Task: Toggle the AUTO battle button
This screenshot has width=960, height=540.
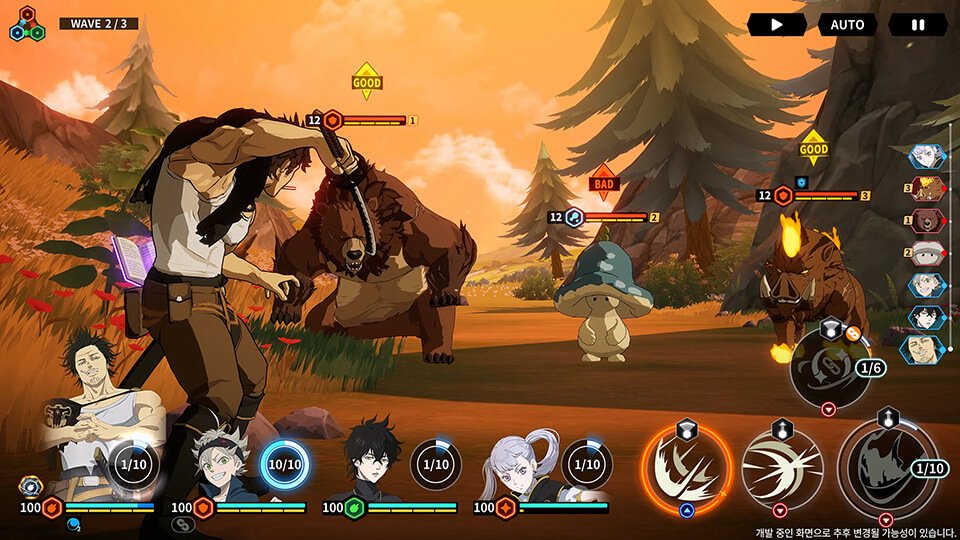Action: (847, 25)
